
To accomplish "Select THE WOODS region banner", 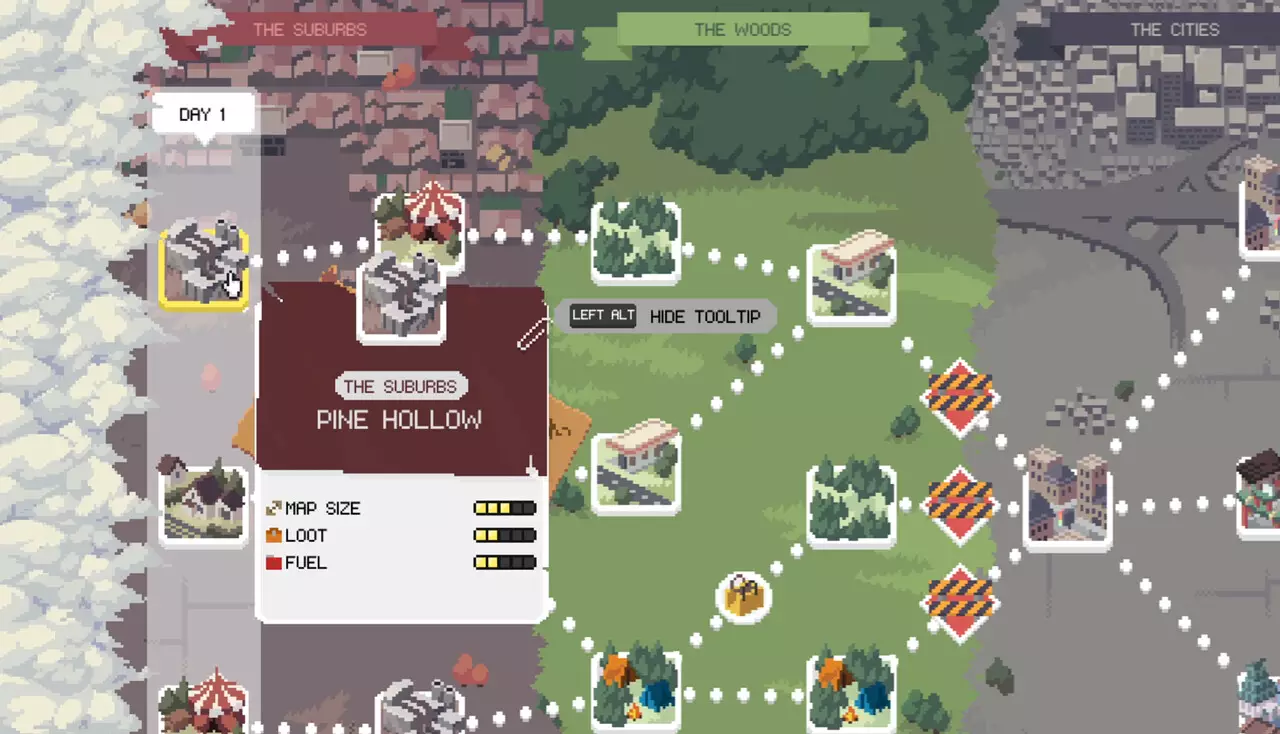I will (x=744, y=29).
